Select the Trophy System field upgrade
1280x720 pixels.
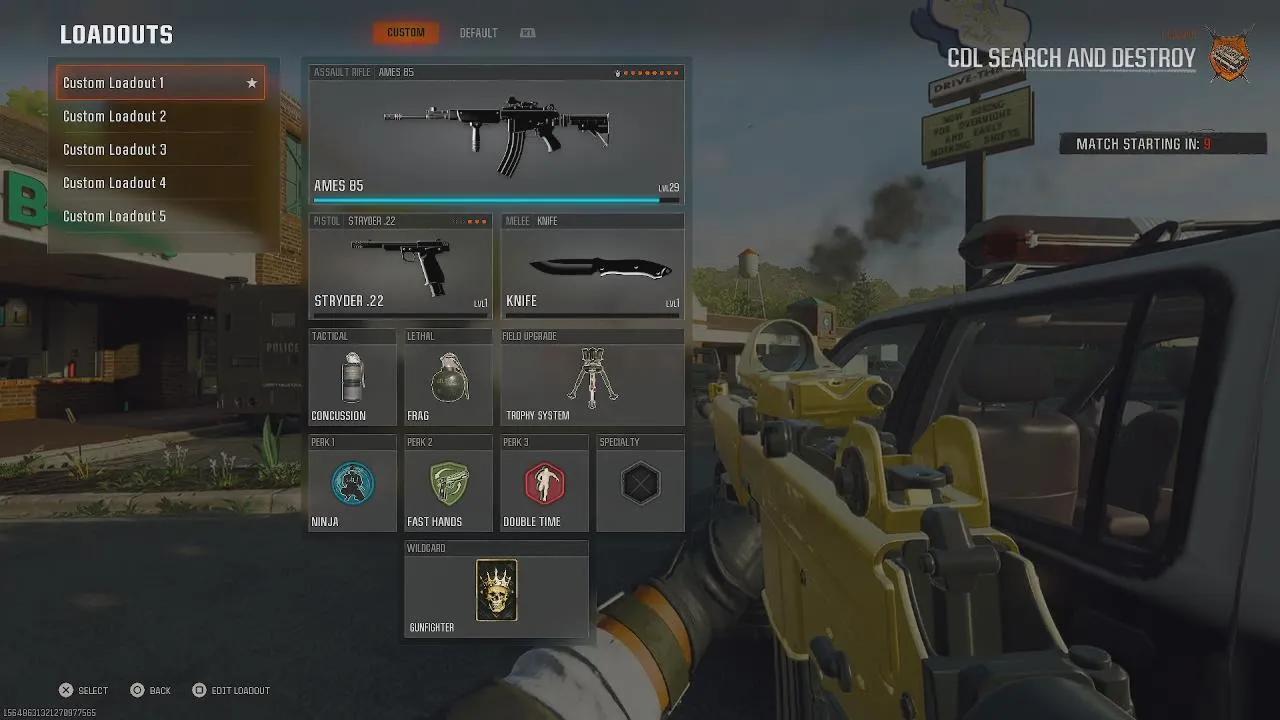point(592,379)
